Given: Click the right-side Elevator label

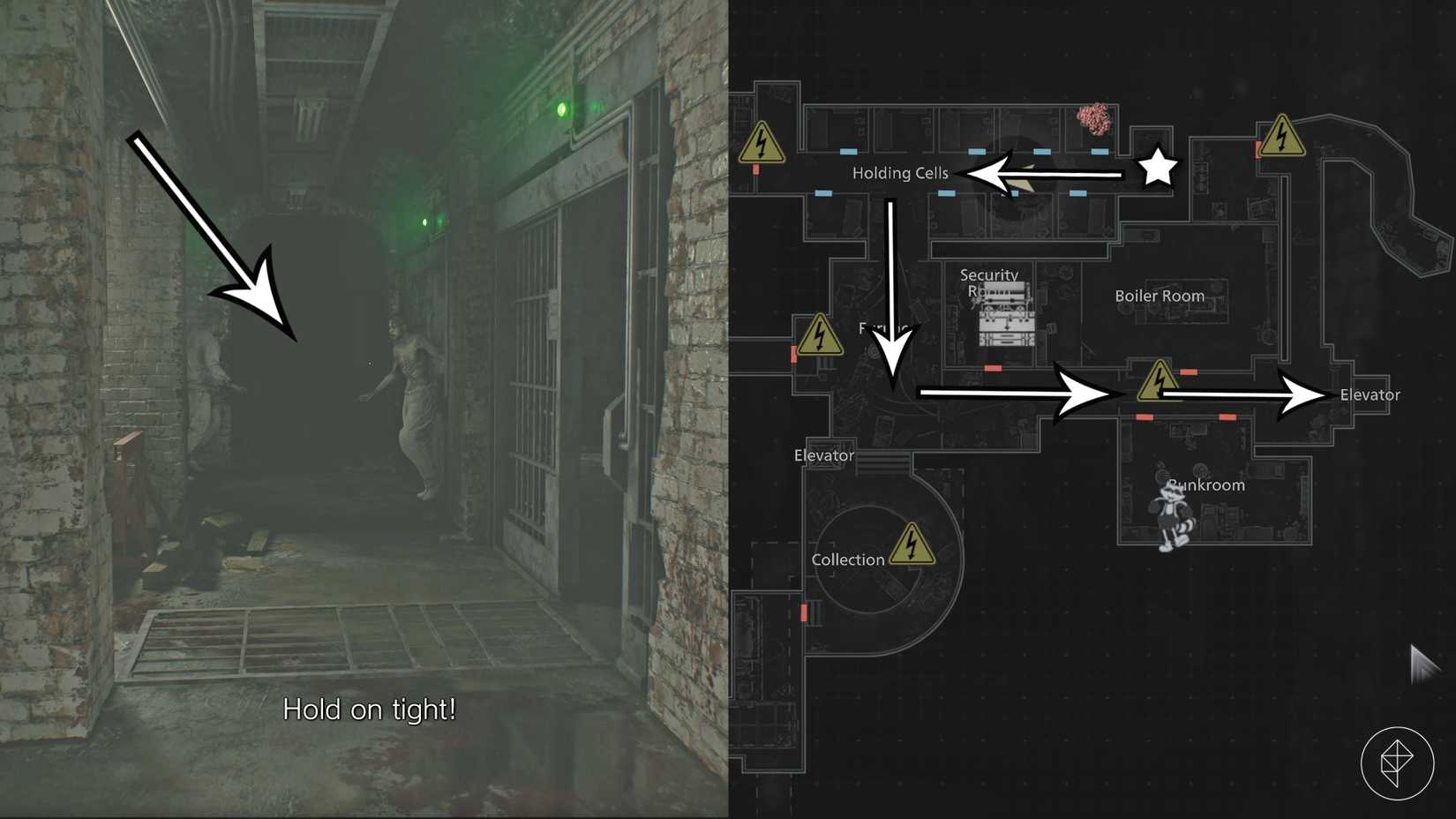Looking at the screenshot, I should (x=1369, y=395).
